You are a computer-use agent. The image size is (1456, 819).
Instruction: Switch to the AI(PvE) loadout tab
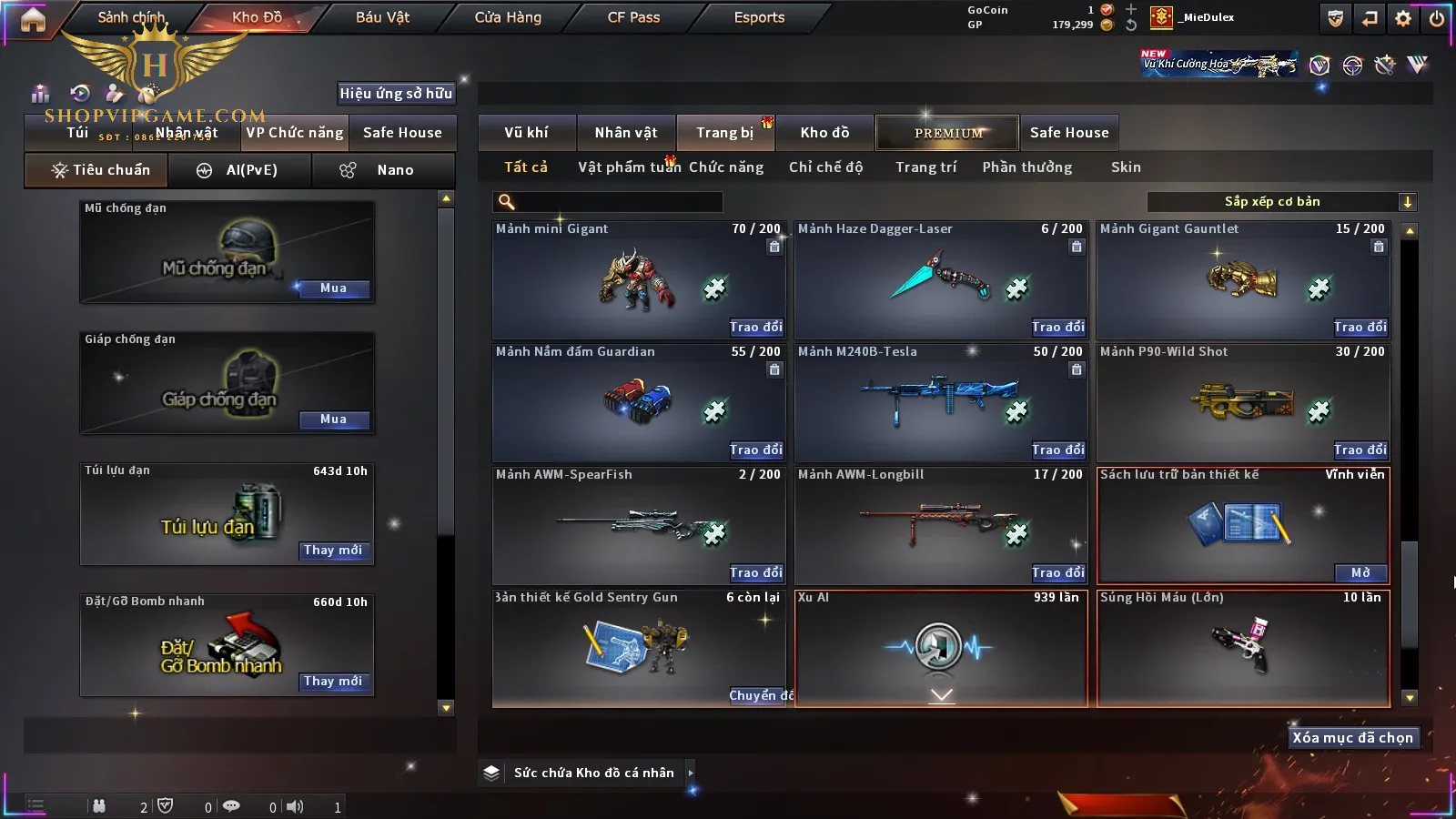tap(240, 170)
